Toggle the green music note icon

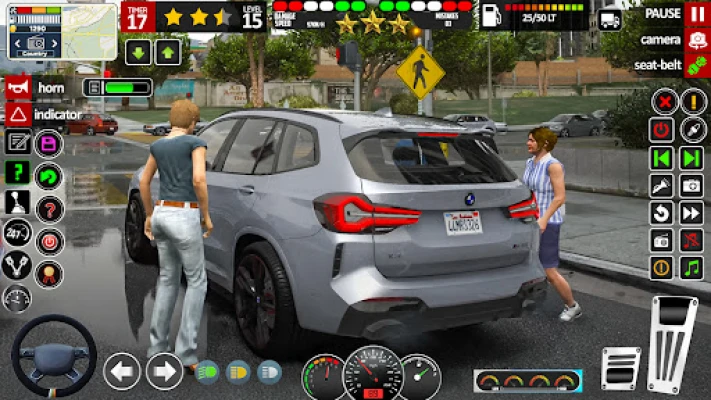(x=691, y=268)
